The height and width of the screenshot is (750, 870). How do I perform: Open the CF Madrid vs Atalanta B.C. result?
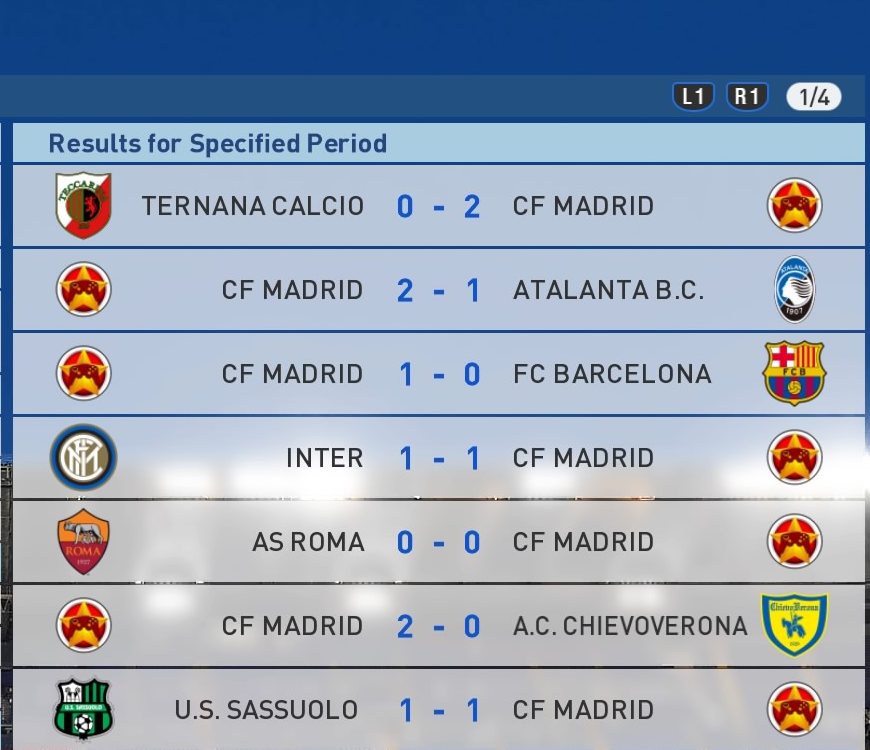[x=438, y=290]
